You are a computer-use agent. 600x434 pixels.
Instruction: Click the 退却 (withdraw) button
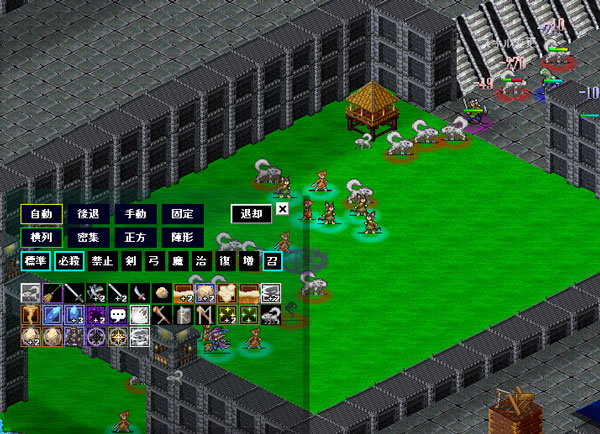250,213
